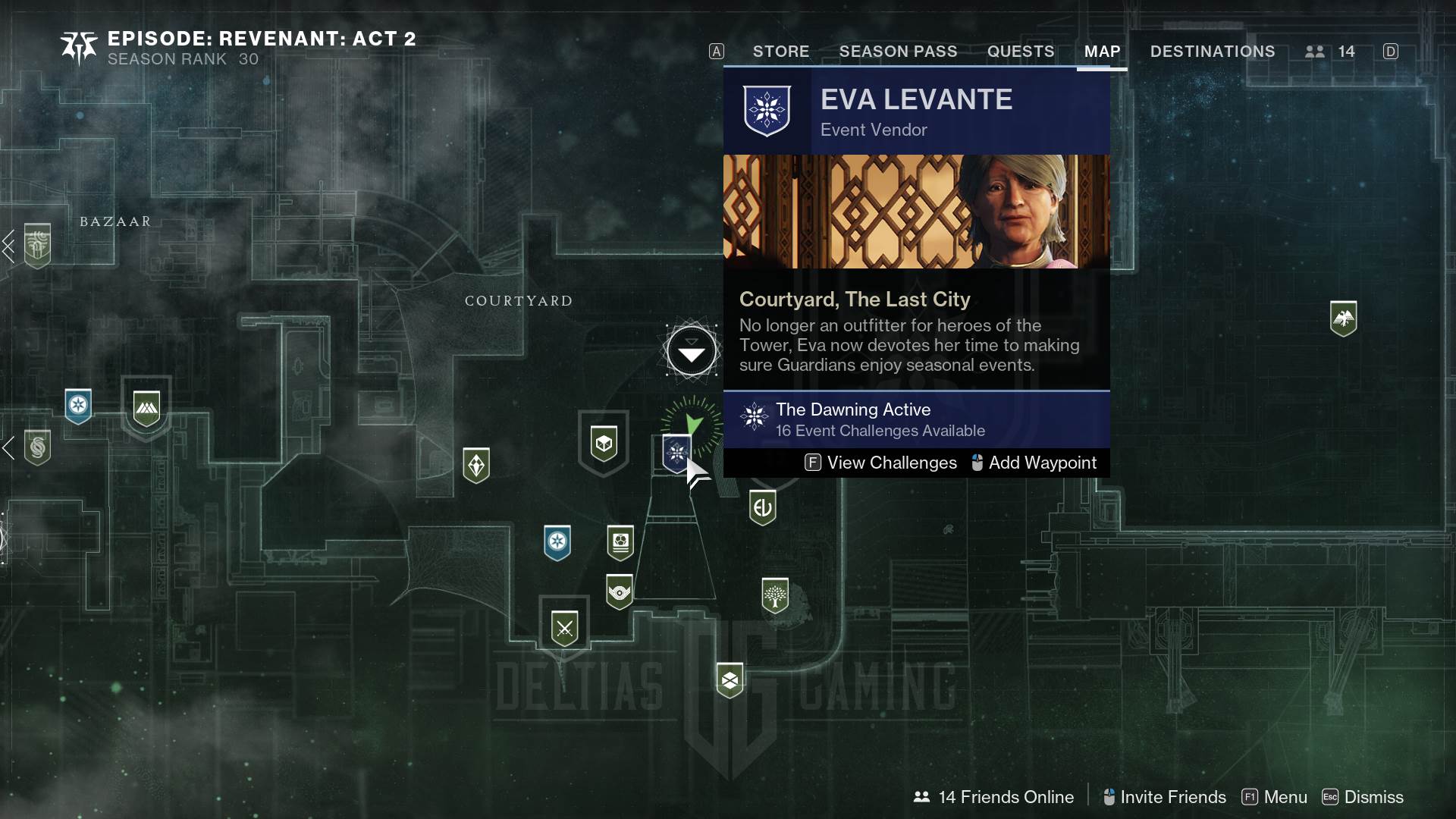Switch to the Season Pass tab

point(898,52)
